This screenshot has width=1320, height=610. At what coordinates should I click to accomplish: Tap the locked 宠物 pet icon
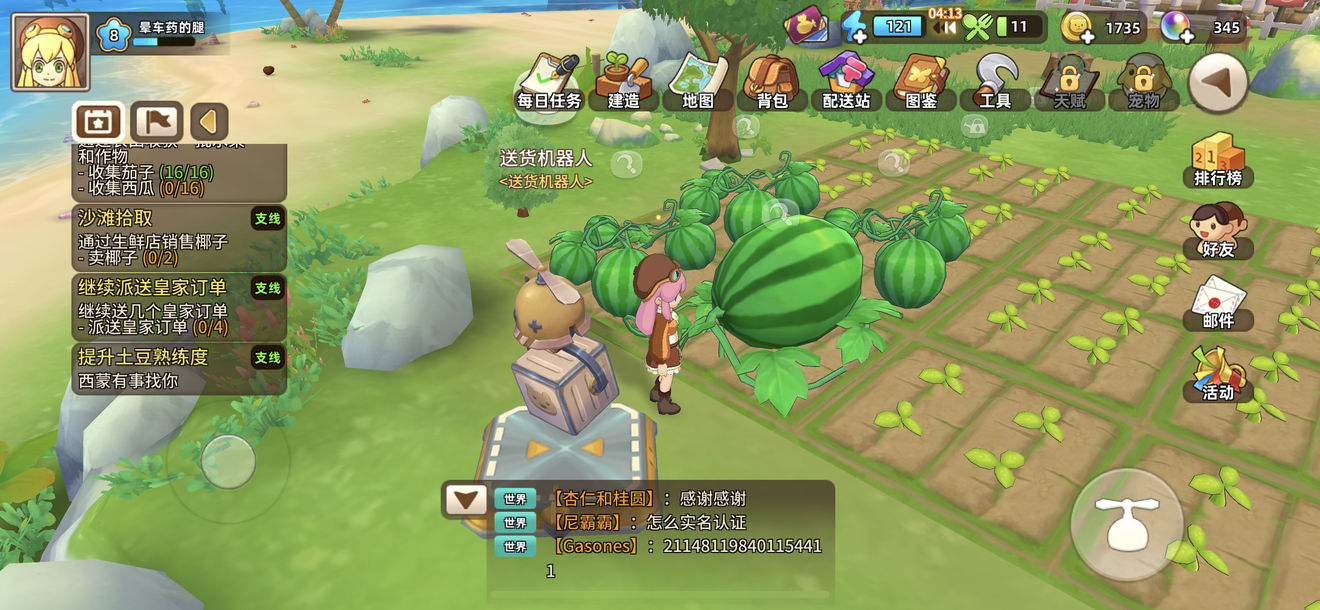coord(1144,81)
